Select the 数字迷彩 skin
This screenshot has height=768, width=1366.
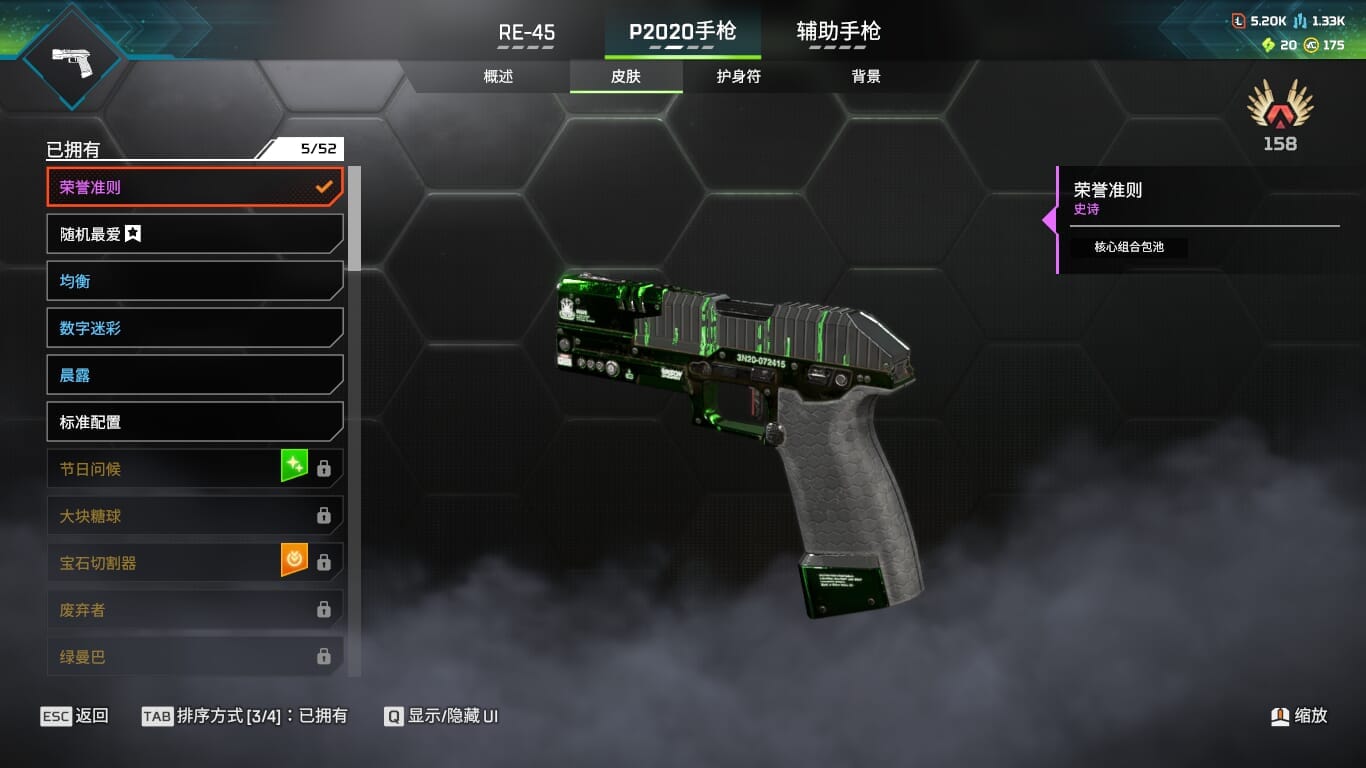click(x=194, y=328)
